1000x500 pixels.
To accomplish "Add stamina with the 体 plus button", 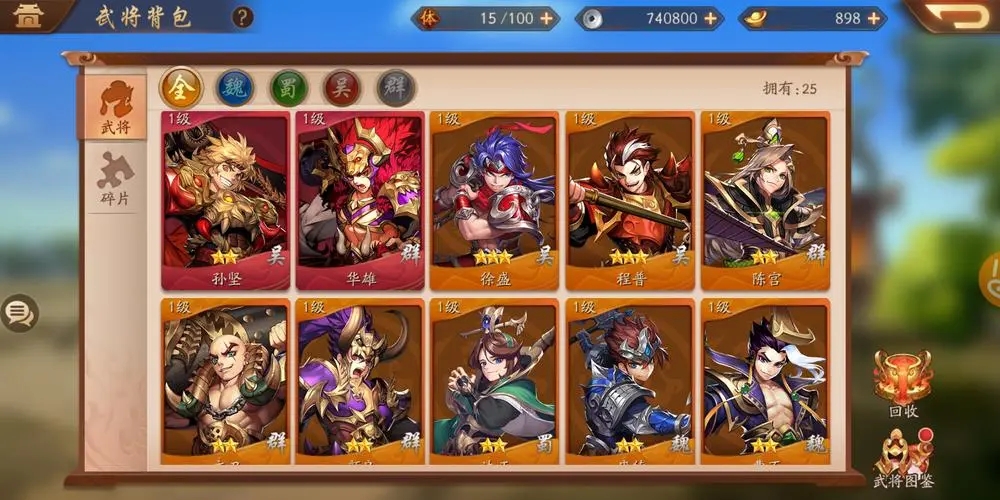I will (x=545, y=18).
